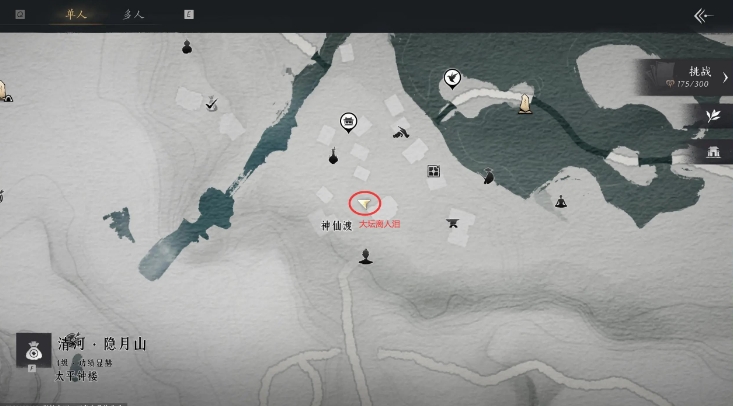Click the yellow player arrow circled in red
Screen dimensions: 733x406
[365, 202]
